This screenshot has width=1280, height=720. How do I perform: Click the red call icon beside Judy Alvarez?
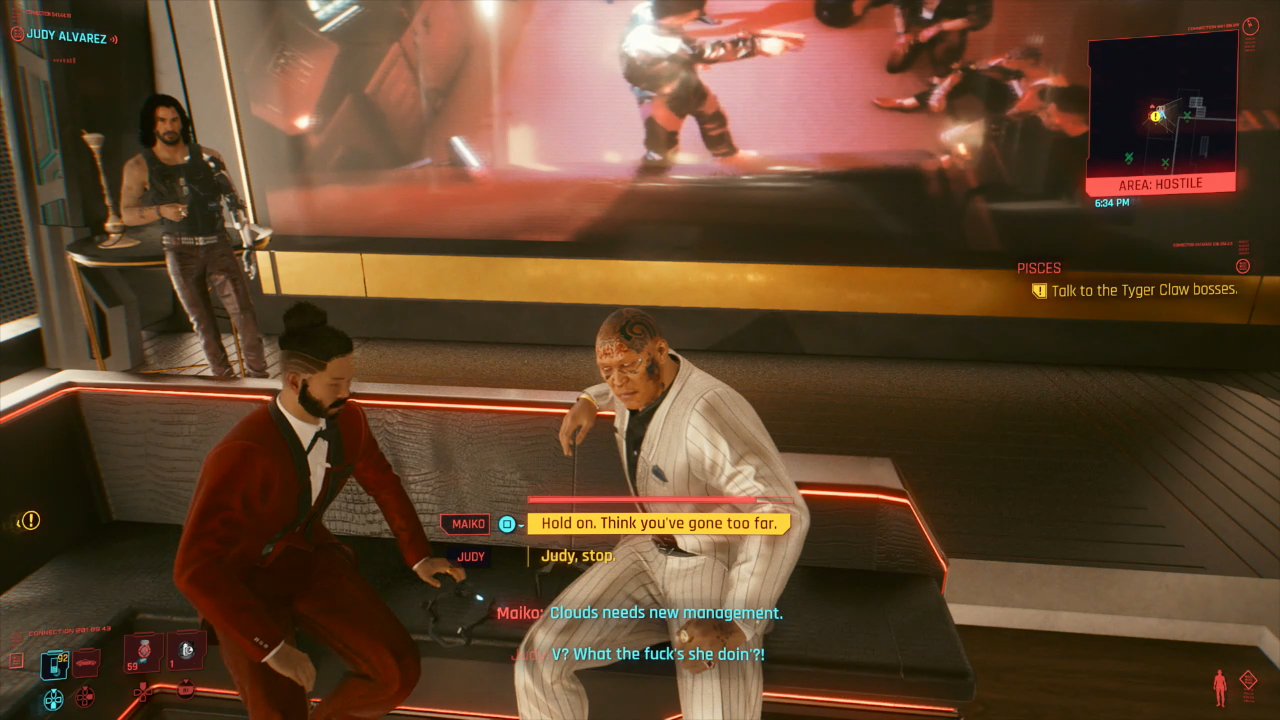click(17, 35)
